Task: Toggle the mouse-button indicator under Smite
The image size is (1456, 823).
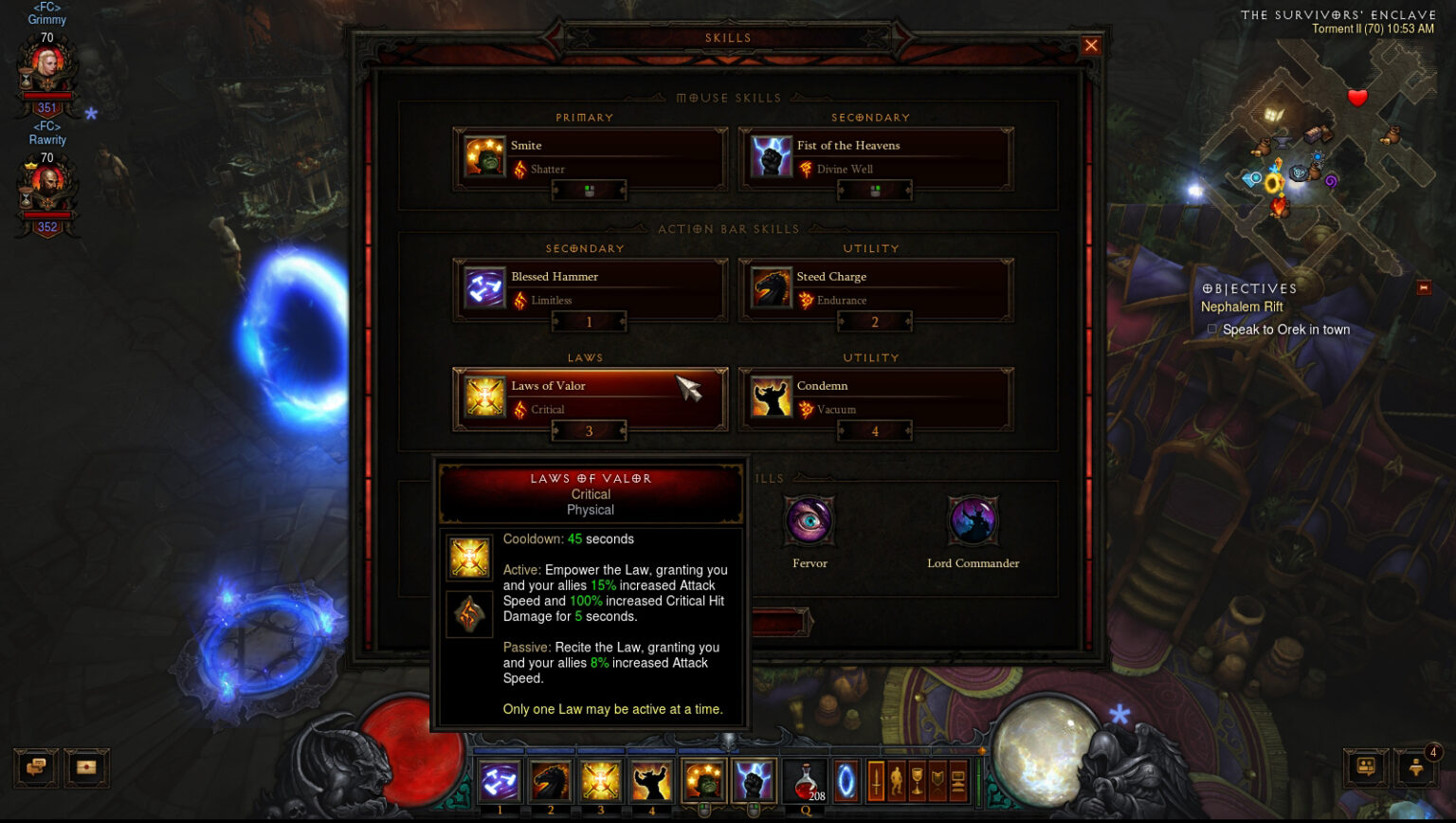Action: point(590,190)
